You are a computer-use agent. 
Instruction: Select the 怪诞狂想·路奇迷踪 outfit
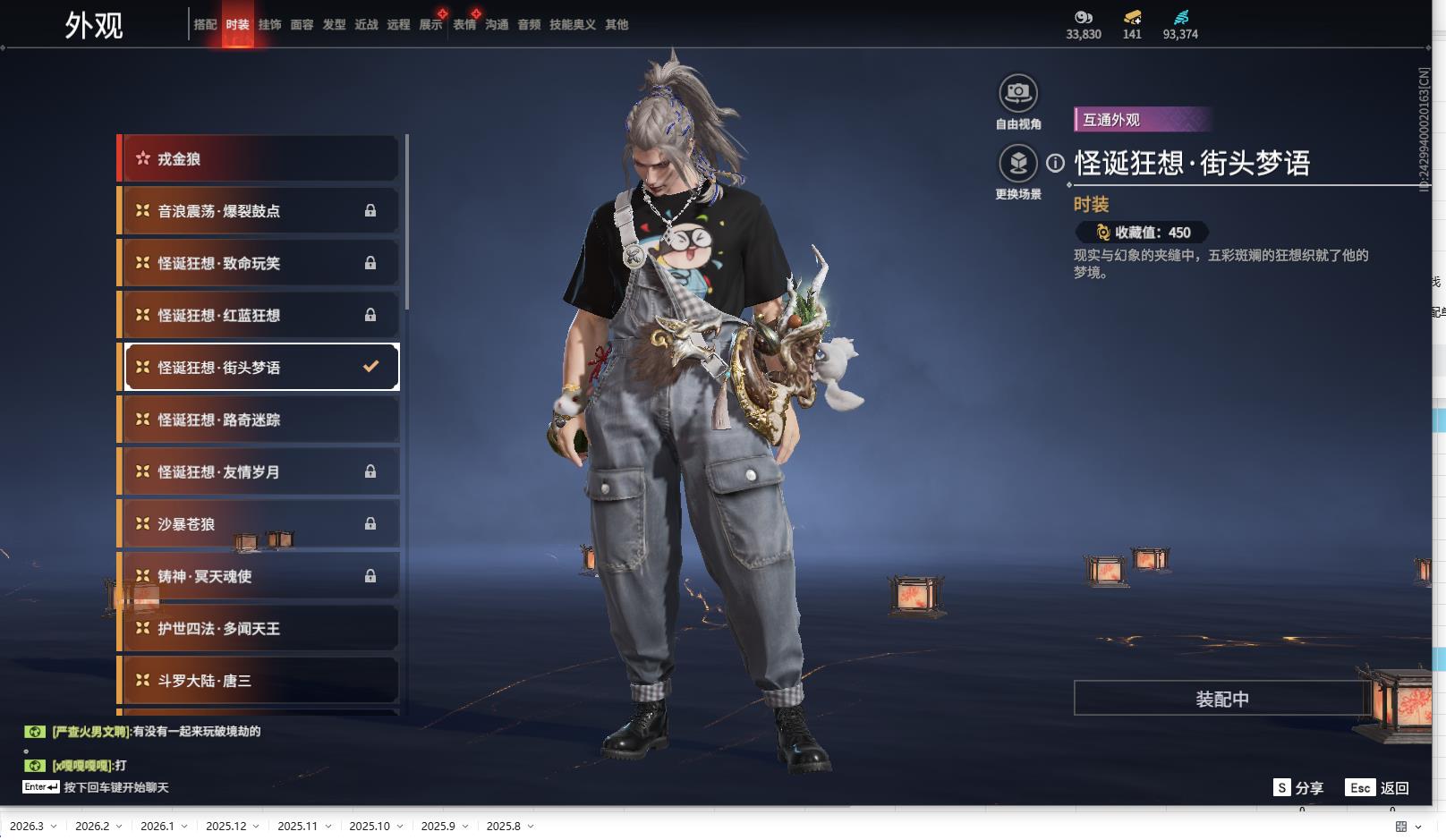259,420
